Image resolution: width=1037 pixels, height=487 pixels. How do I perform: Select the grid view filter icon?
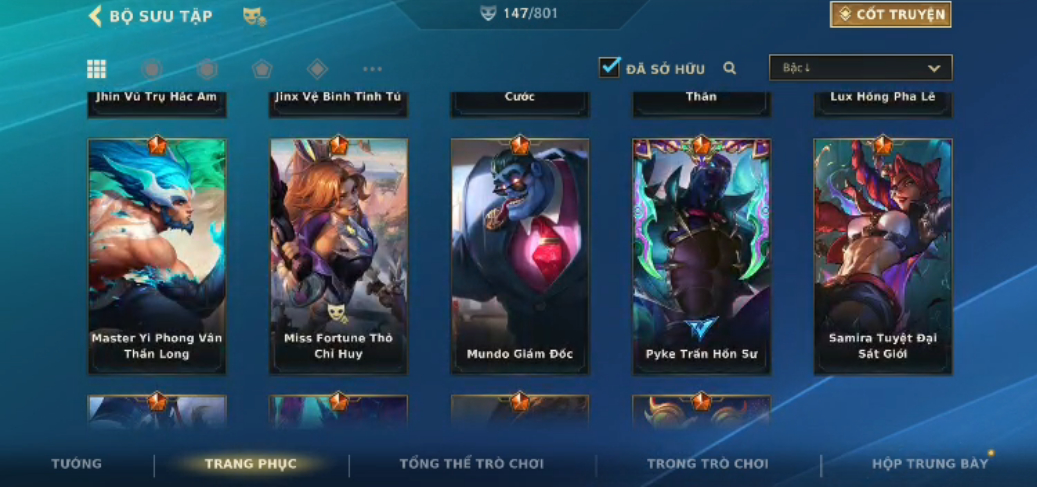(96, 69)
